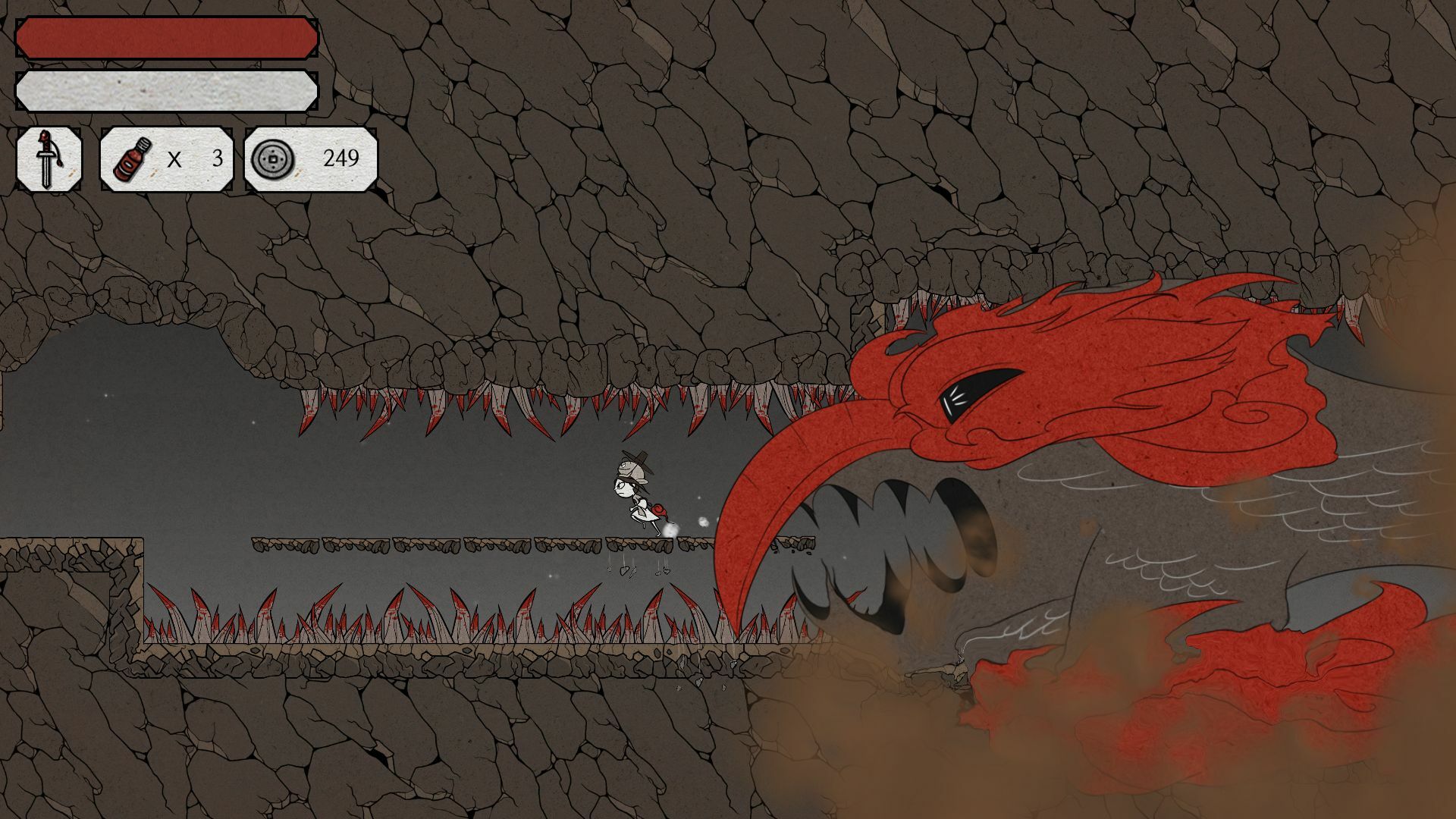Click the potion bottle's cap
This screenshot has height=819, width=1456.
144,144
